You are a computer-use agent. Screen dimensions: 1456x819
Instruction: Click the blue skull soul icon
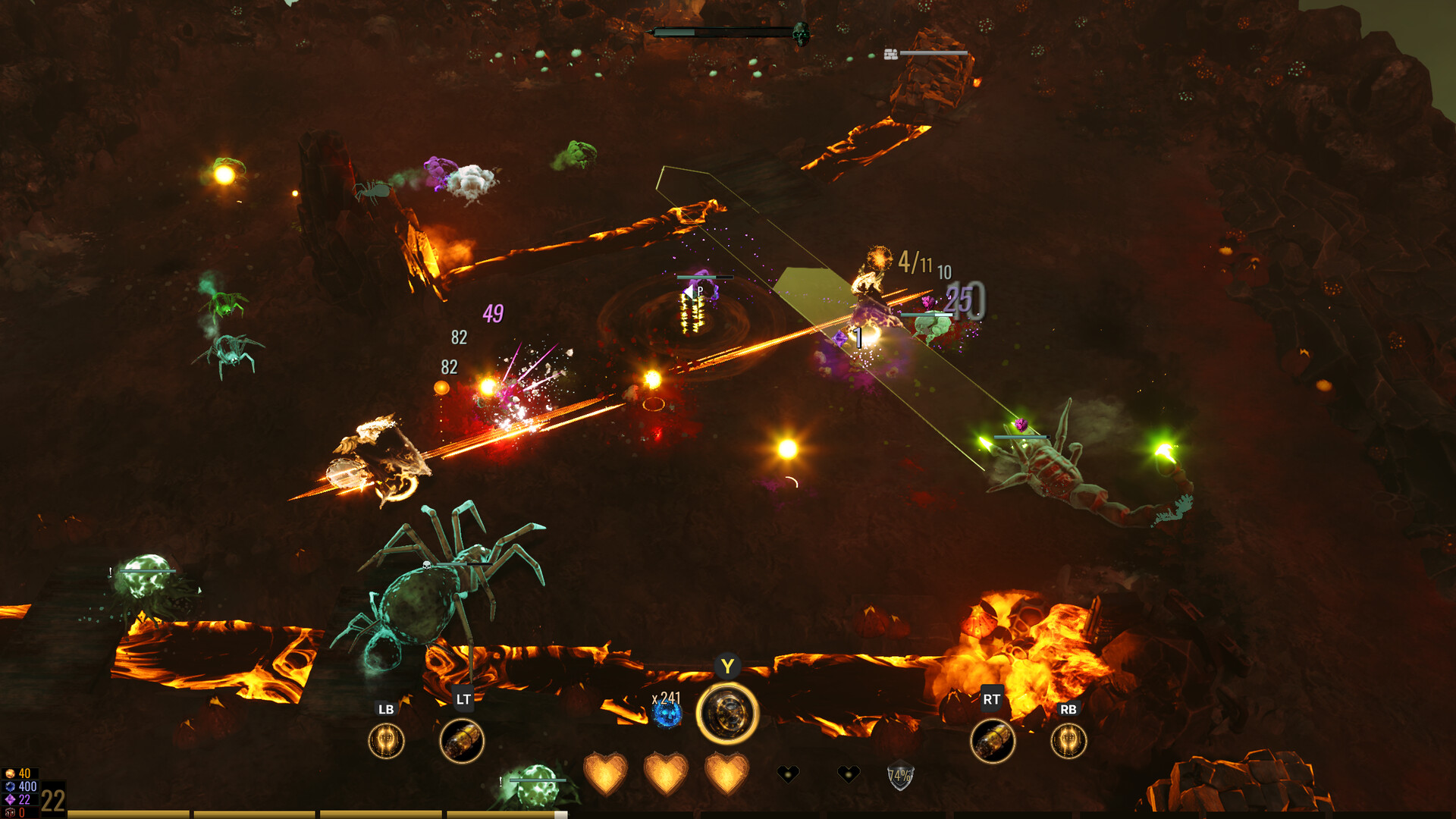(x=668, y=715)
